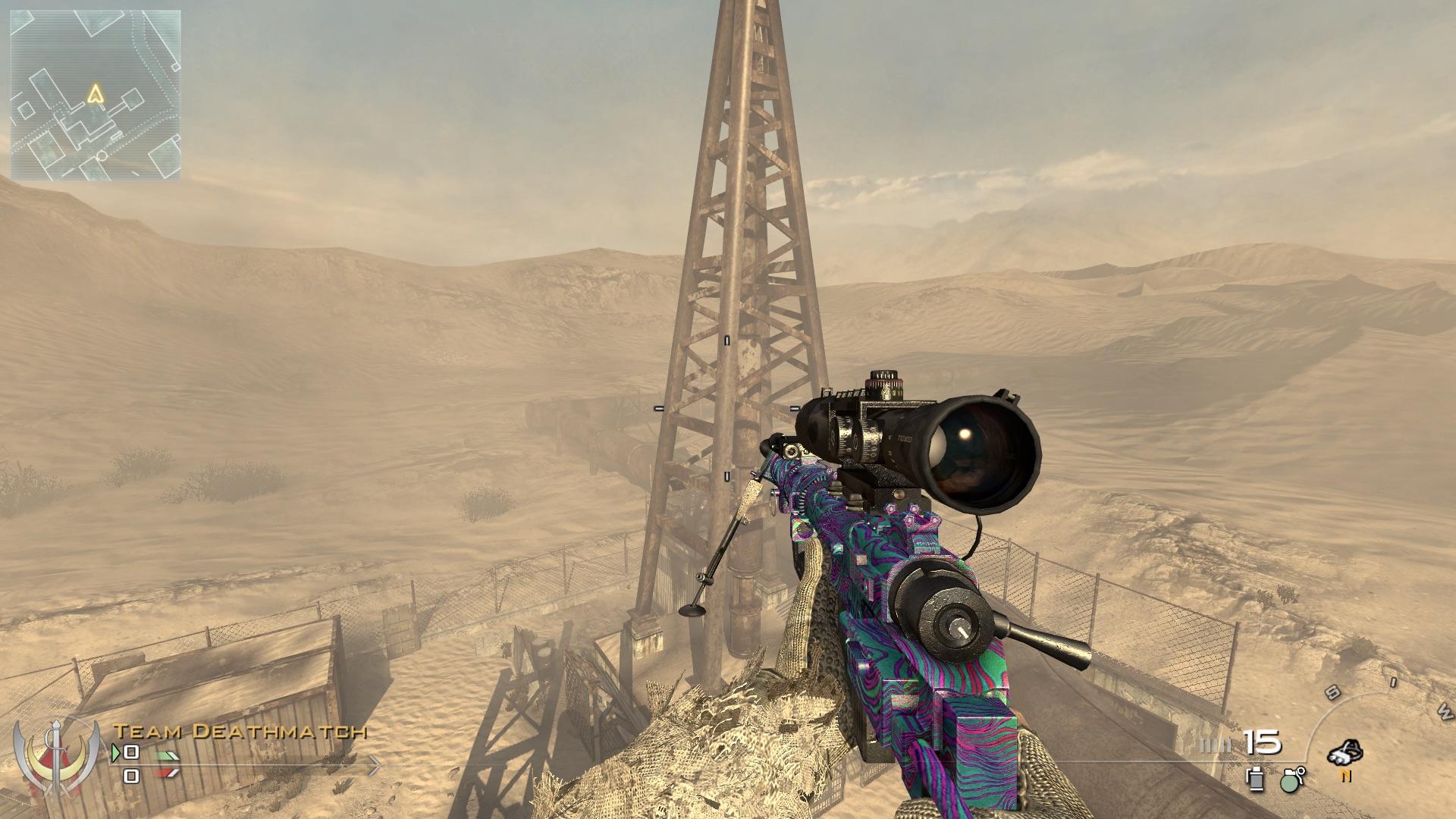Expand the green arrow beside the top score
The image size is (1456, 819).
pyautogui.click(x=167, y=755)
